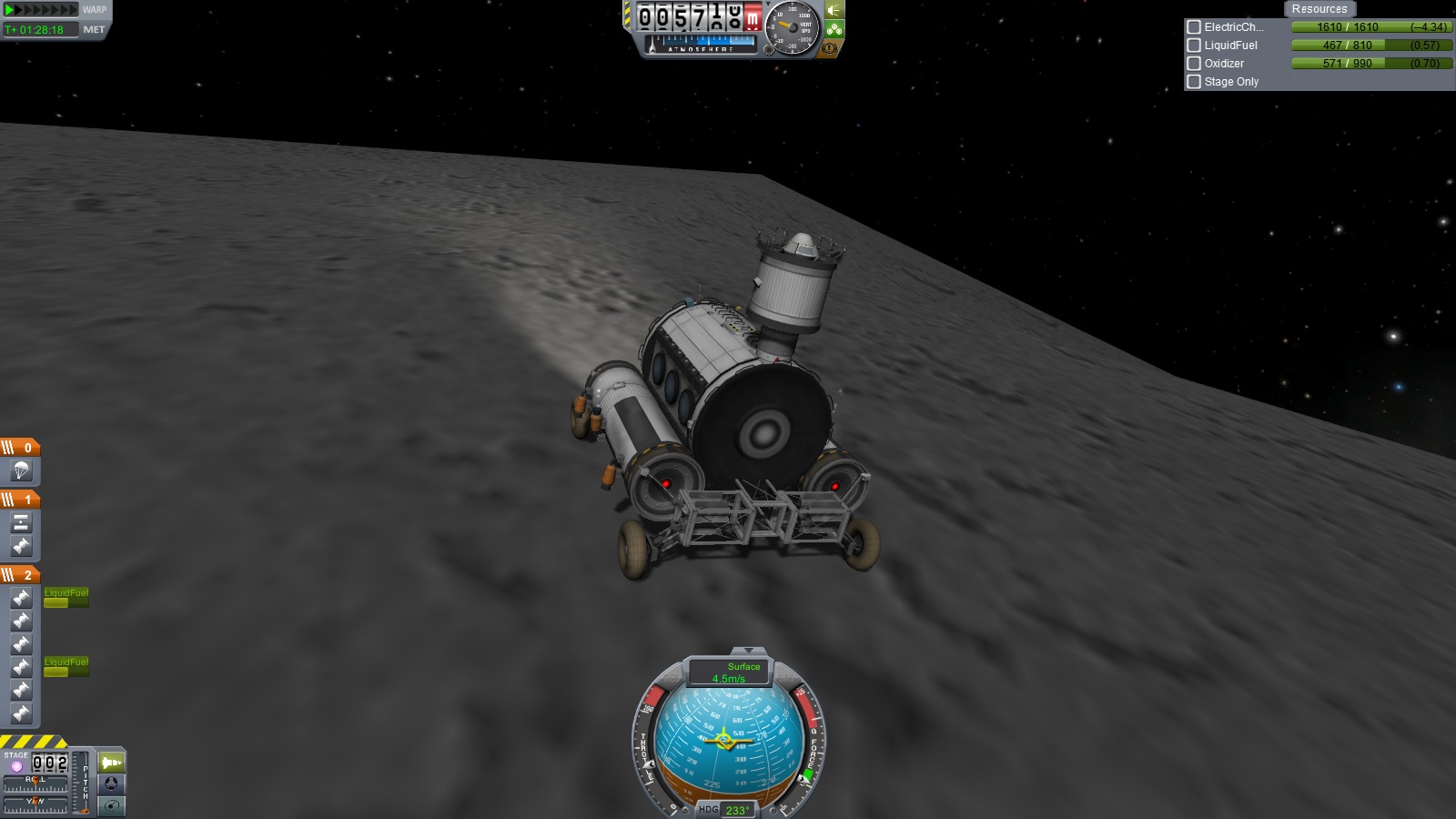The width and height of the screenshot is (1456, 819).
Task: Toggle the Oxidizer resource checkbox
Action: tap(1194, 64)
